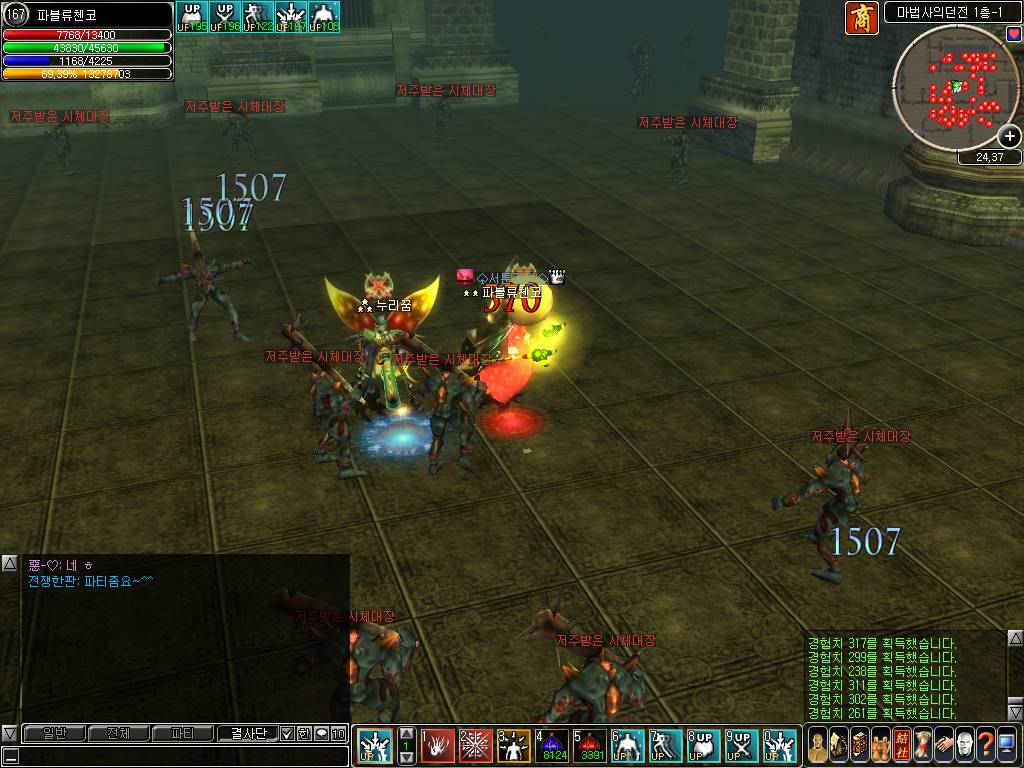Click the speech bubble chat icon
Image resolution: width=1024 pixels, height=768 pixels.
(322, 733)
